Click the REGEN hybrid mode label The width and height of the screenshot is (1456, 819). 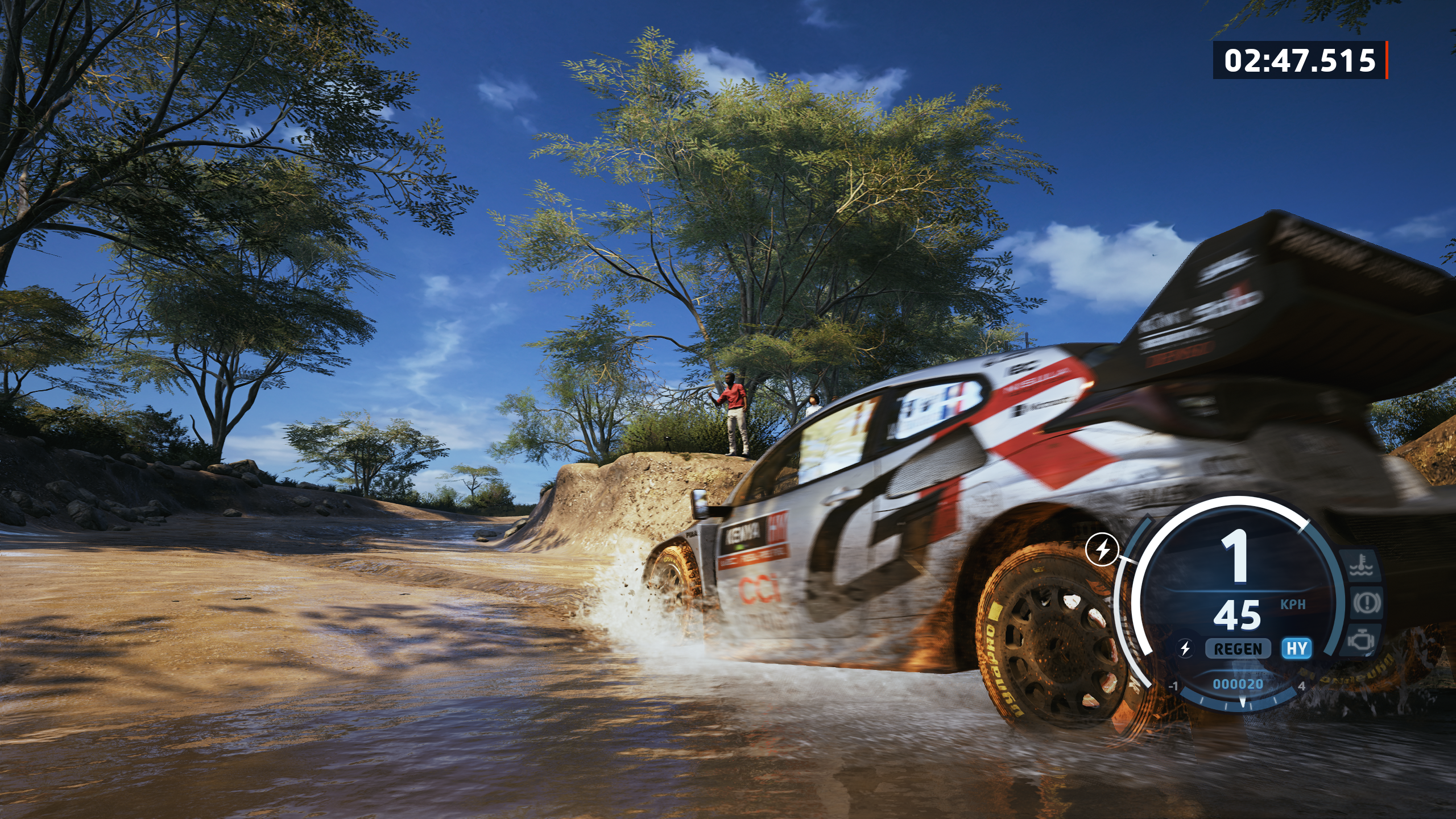(x=1238, y=648)
